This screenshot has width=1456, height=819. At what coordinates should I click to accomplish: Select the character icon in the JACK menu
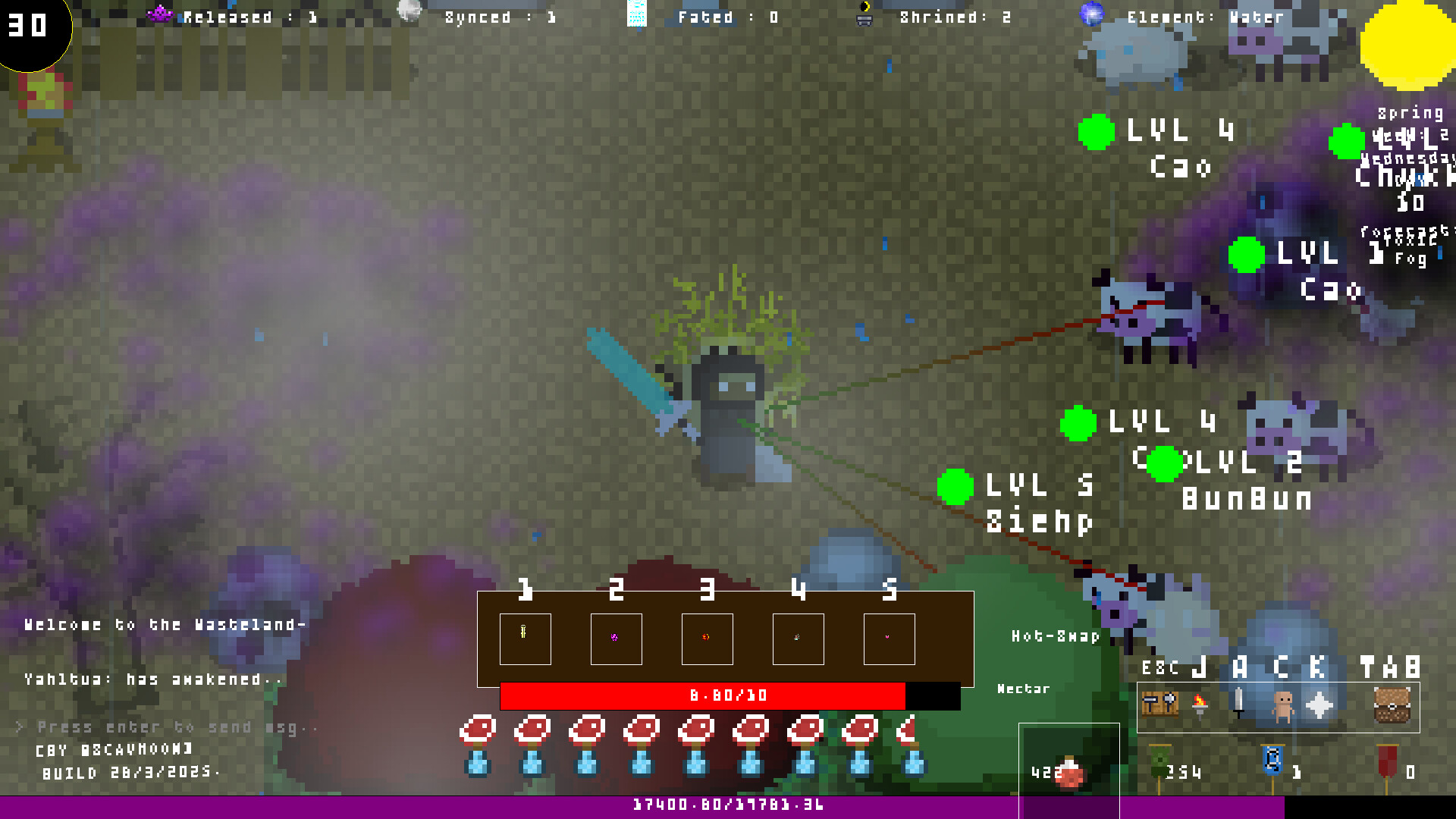(1282, 705)
